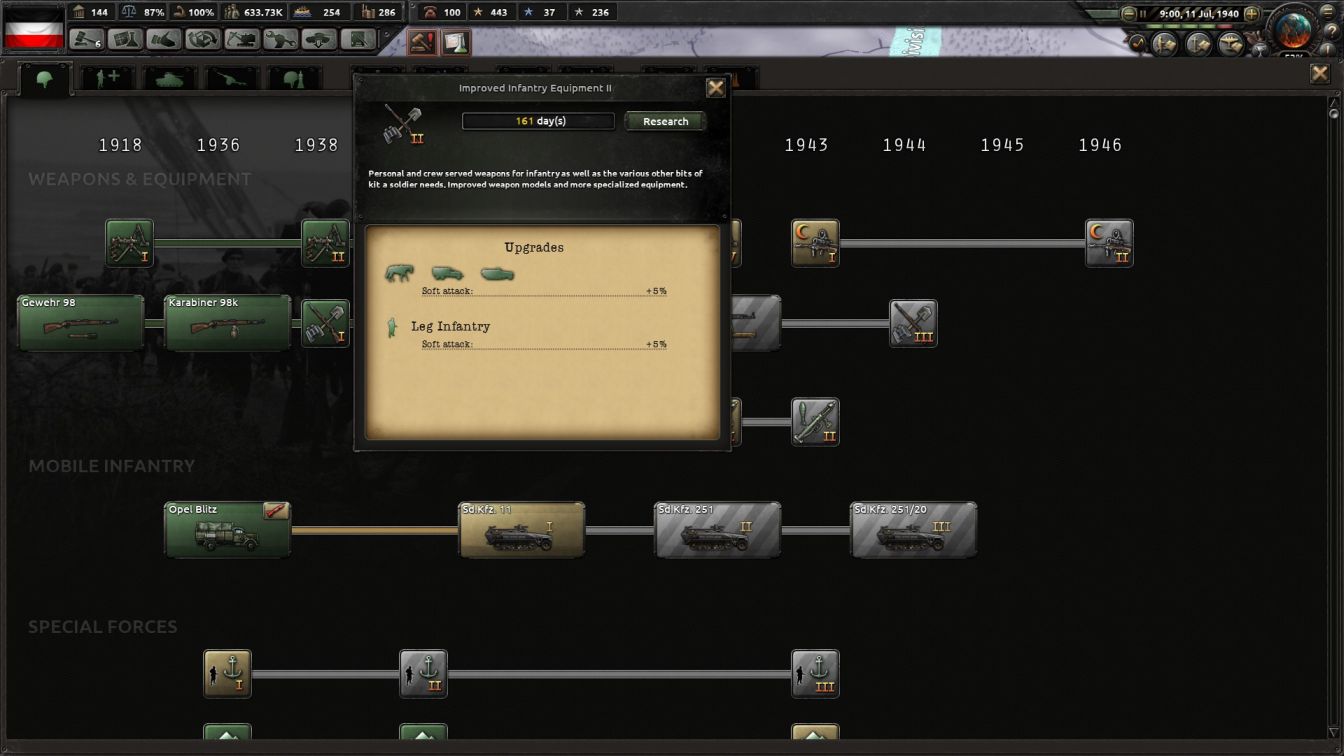Viewport: 1344px width, 756px height.
Task: Open the Trade menu gavel icon
Action: click(x=84, y=38)
